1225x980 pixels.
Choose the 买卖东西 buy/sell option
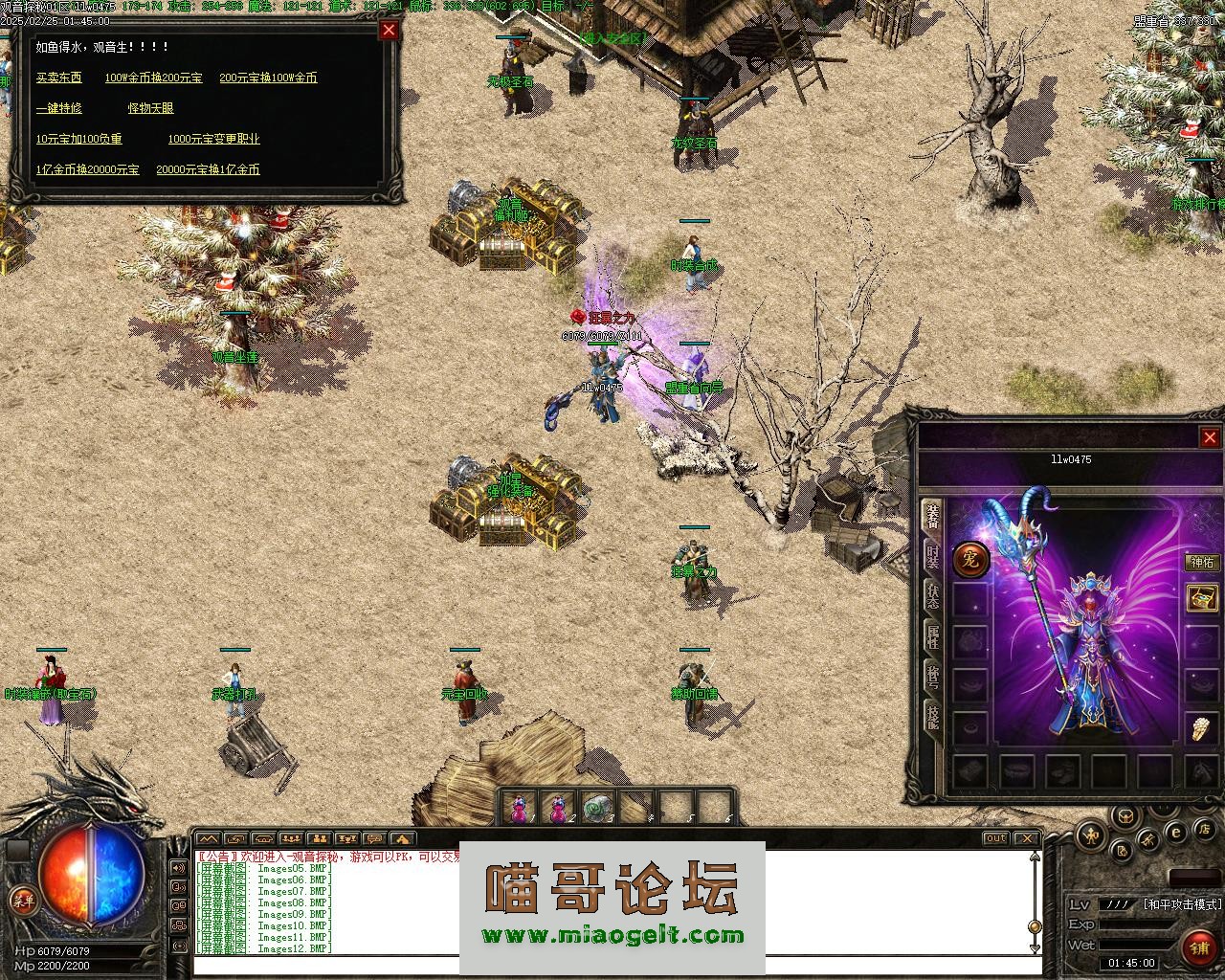coord(58,78)
